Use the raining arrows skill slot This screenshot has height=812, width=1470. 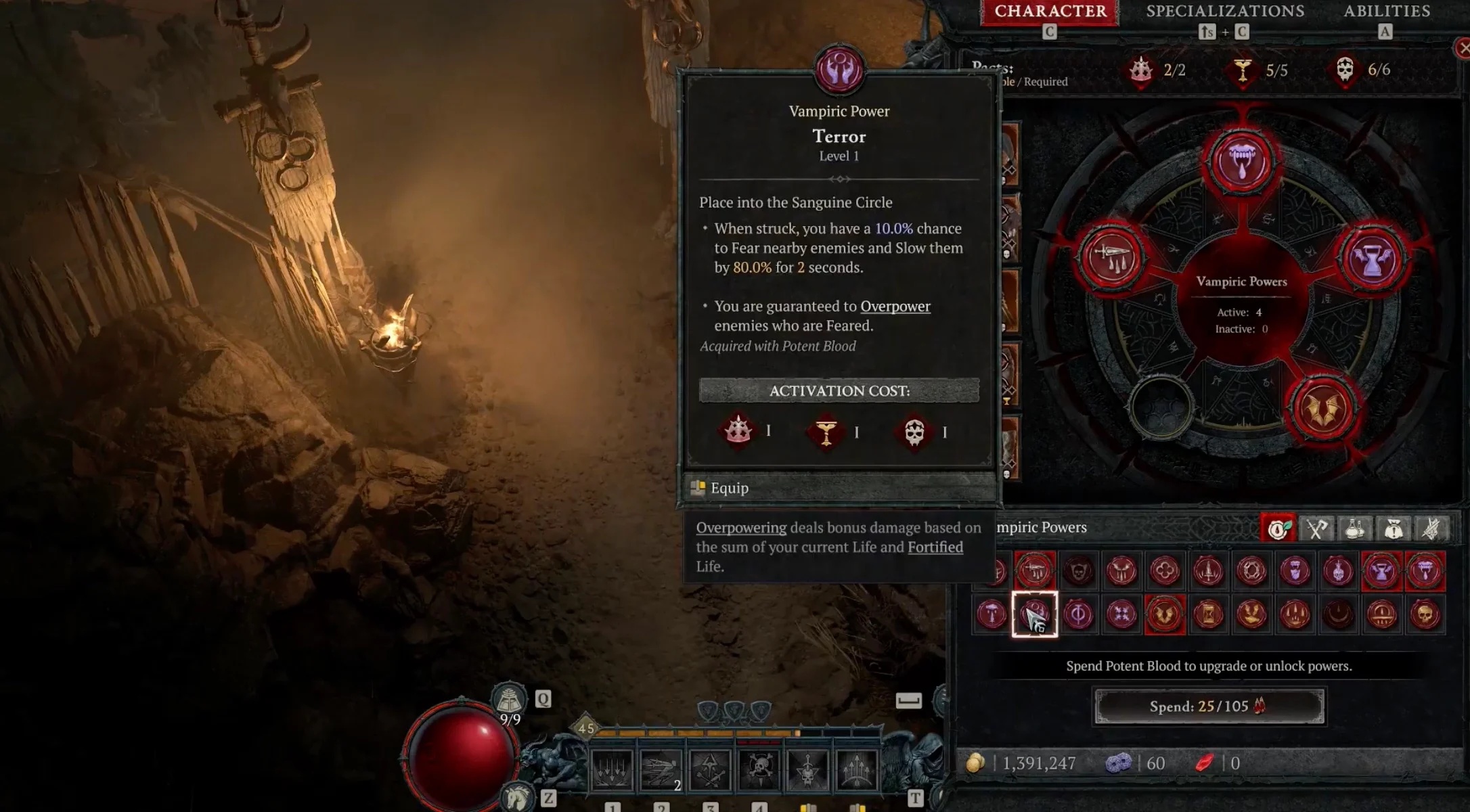pos(612,770)
